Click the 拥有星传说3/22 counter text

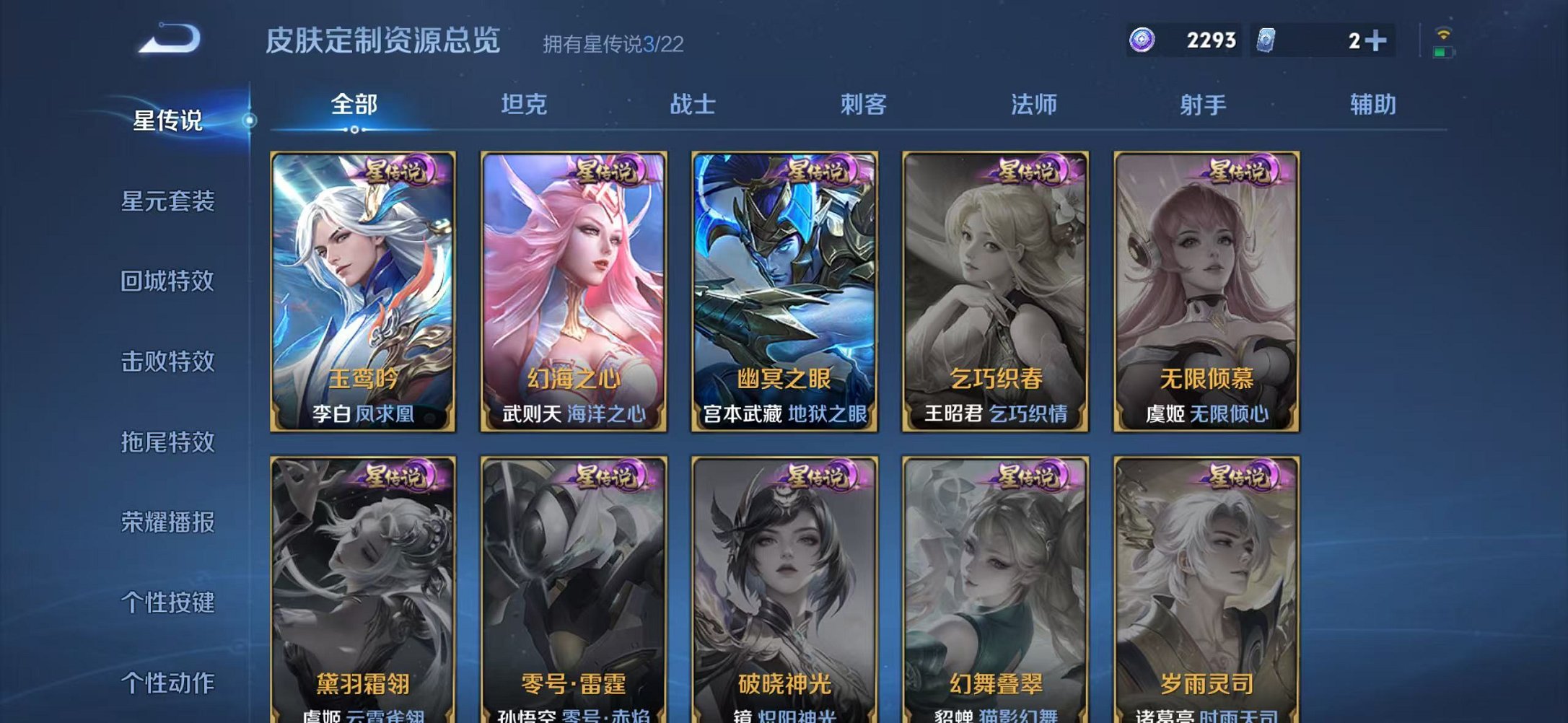tap(614, 45)
